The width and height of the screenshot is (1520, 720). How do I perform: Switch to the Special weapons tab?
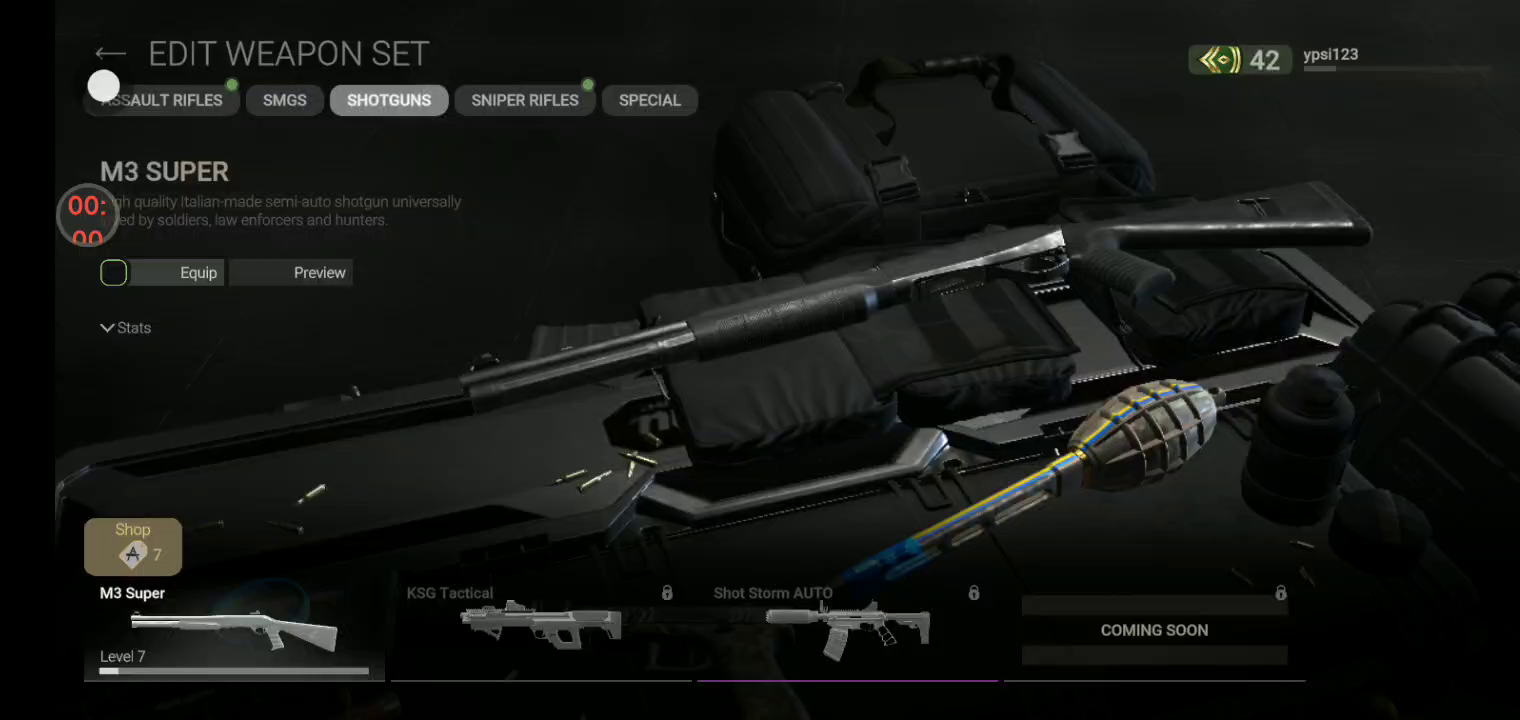tap(649, 100)
